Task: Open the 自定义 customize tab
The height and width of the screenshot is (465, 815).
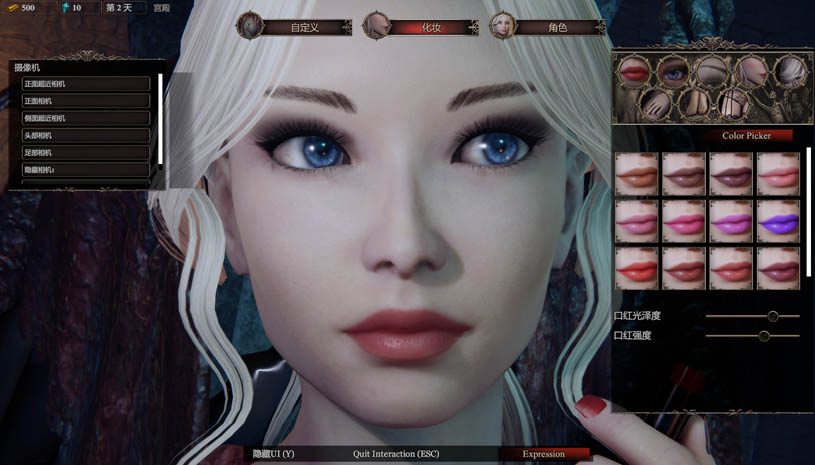Action: (304, 27)
